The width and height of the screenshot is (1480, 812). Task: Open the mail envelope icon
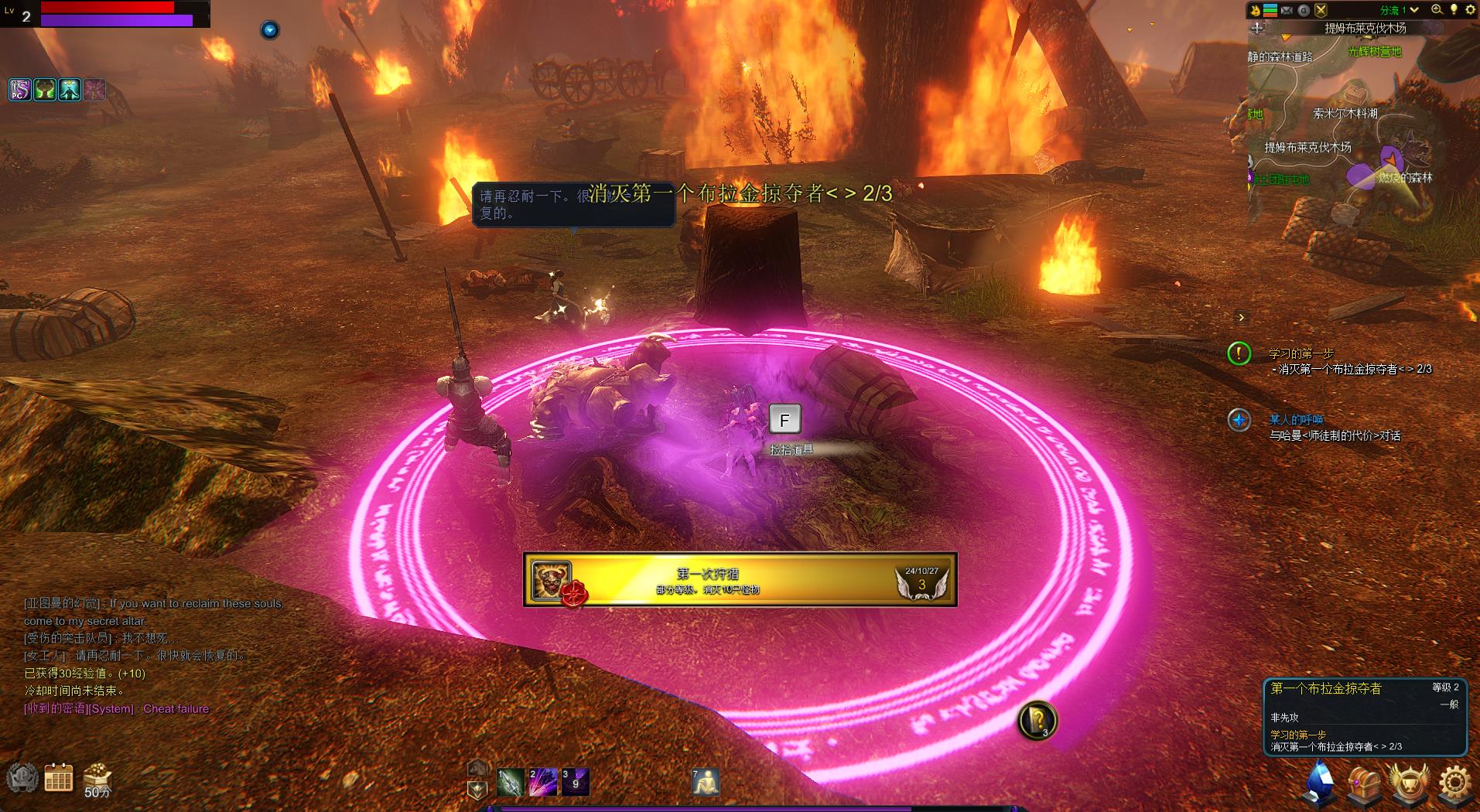point(1287,10)
